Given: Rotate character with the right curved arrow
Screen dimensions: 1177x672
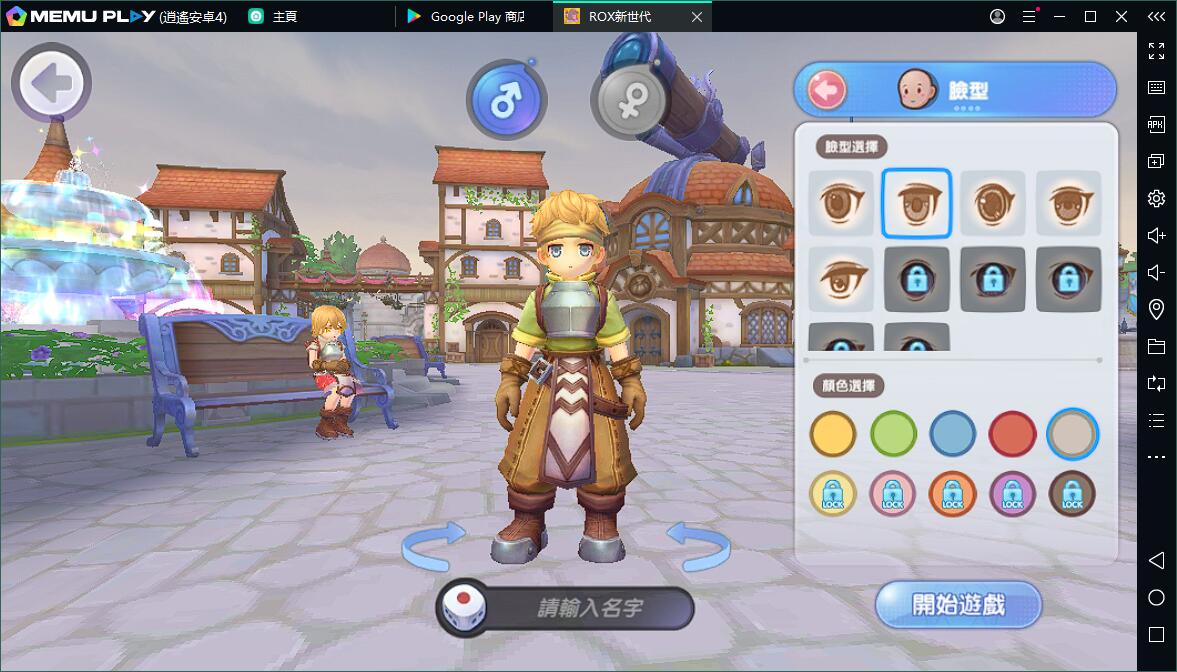Looking at the screenshot, I should click(699, 547).
